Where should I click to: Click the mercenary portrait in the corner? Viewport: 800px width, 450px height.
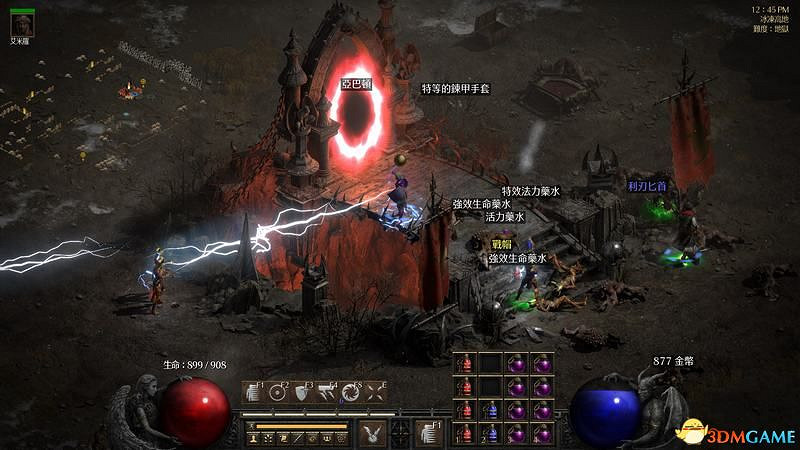pos(21,23)
